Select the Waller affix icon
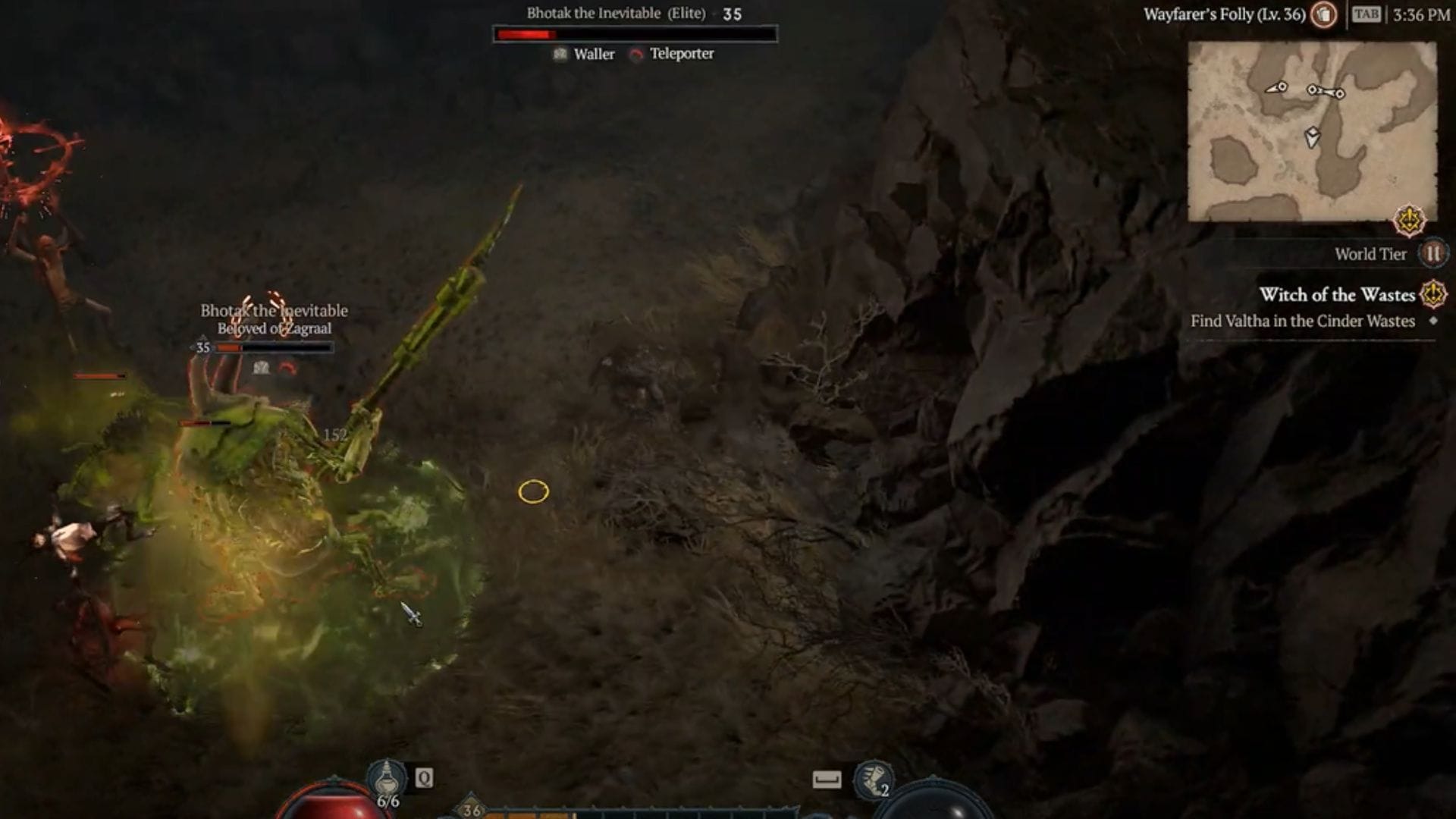This screenshot has width=1456, height=819. coord(560,54)
